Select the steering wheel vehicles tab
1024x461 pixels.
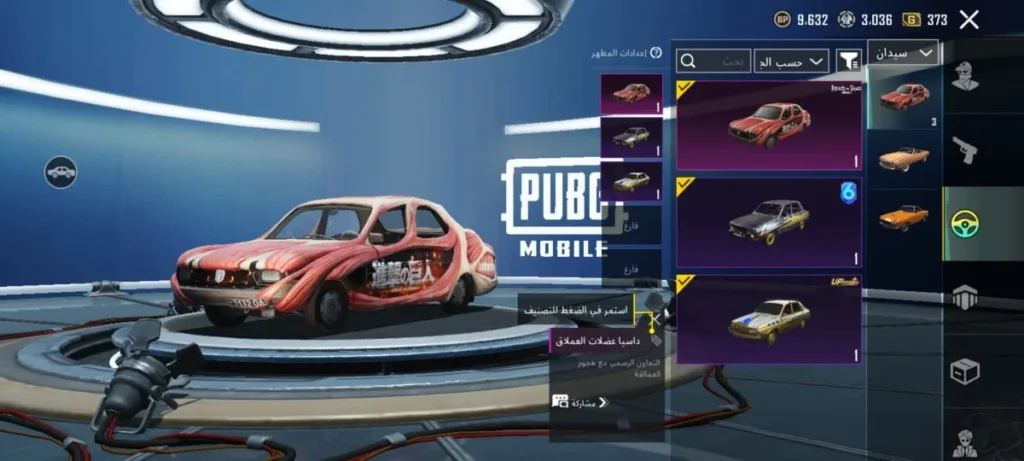965,224
